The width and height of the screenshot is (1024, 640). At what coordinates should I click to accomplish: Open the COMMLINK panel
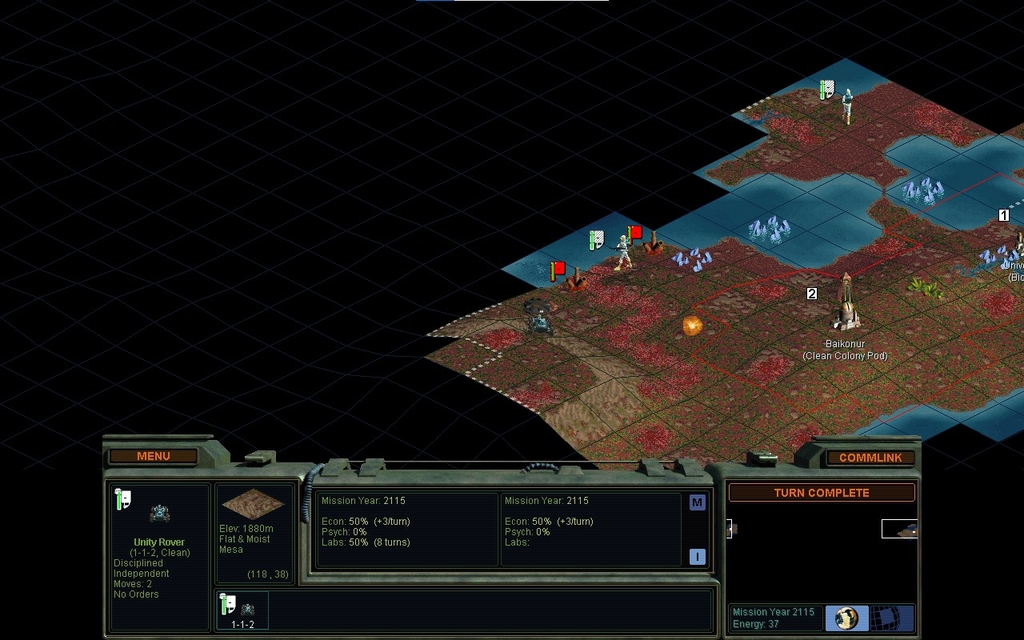(x=870, y=457)
